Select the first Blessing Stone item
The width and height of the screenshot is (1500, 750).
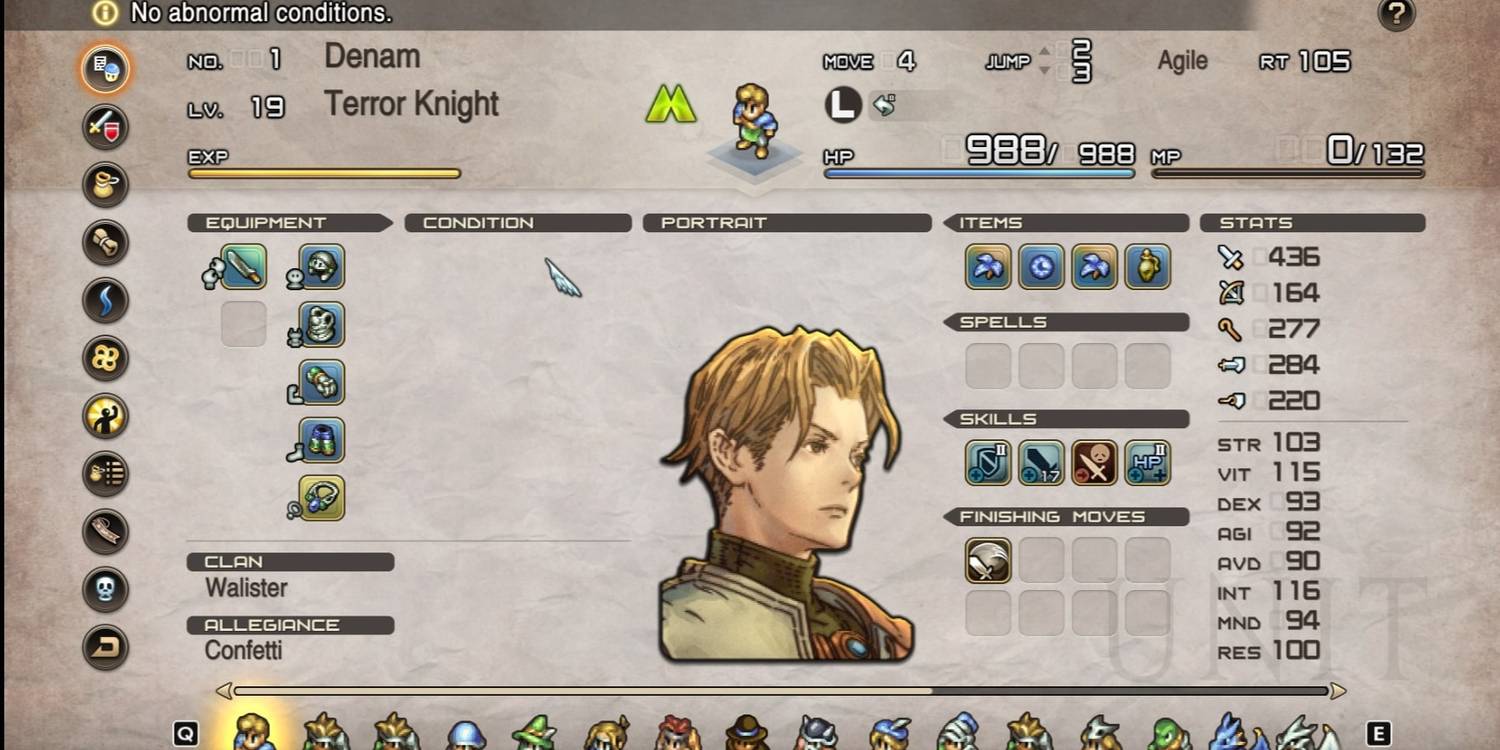click(988, 267)
